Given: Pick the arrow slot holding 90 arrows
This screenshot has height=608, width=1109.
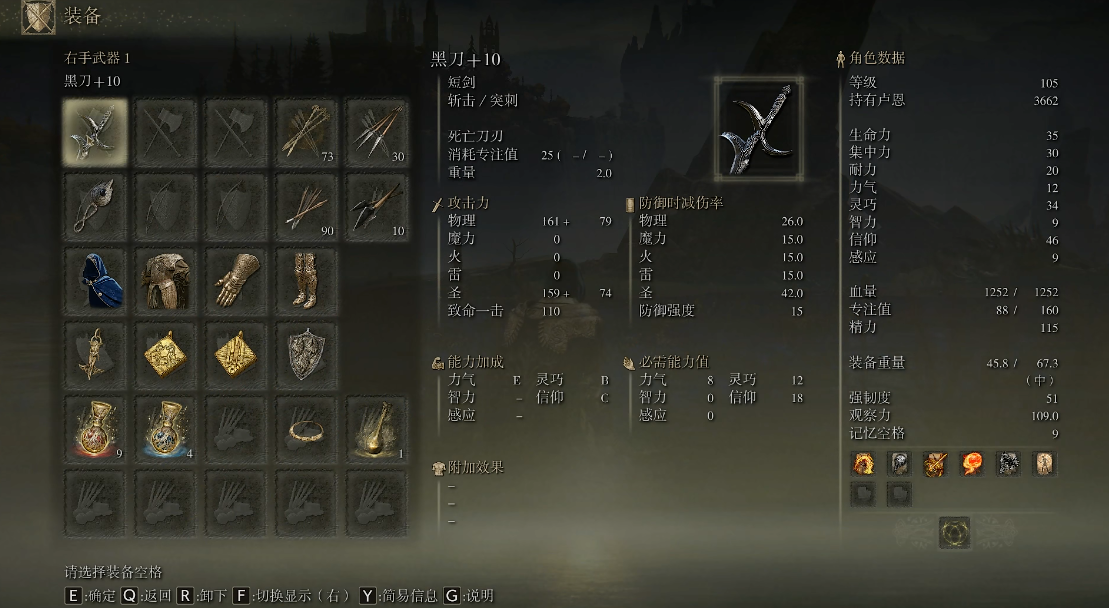Looking at the screenshot, I should pyautogui.click(x=306, y=205).
